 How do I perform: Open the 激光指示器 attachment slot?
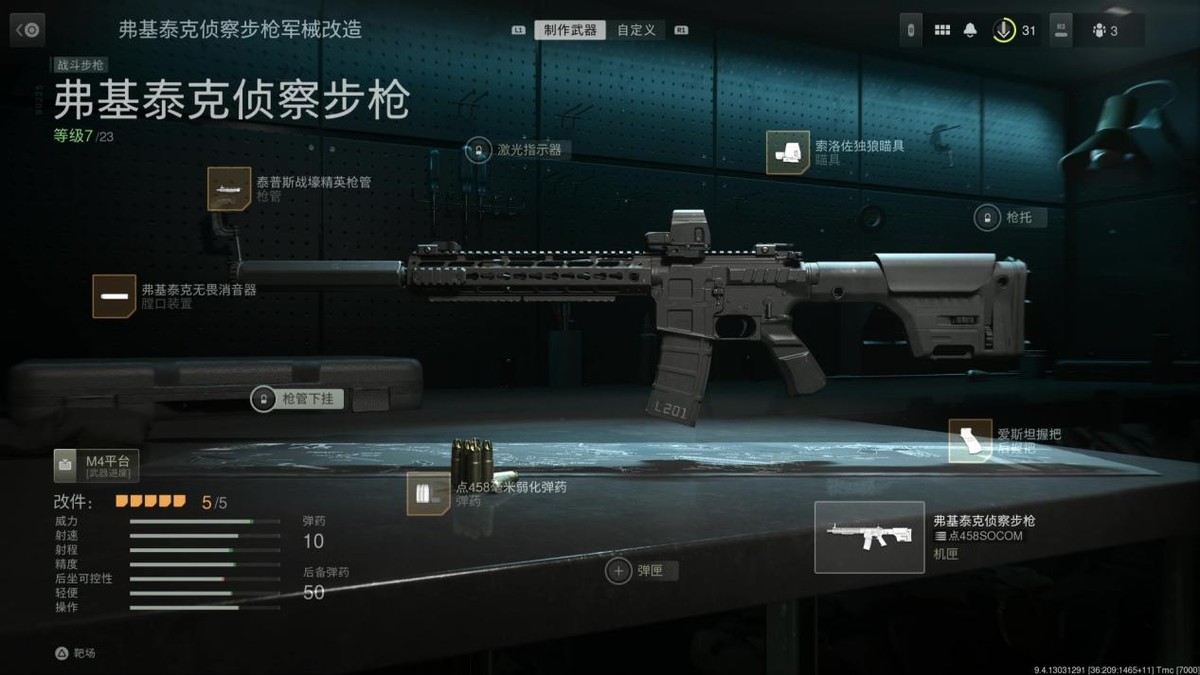pyautogui.click(x=478, y=150)
